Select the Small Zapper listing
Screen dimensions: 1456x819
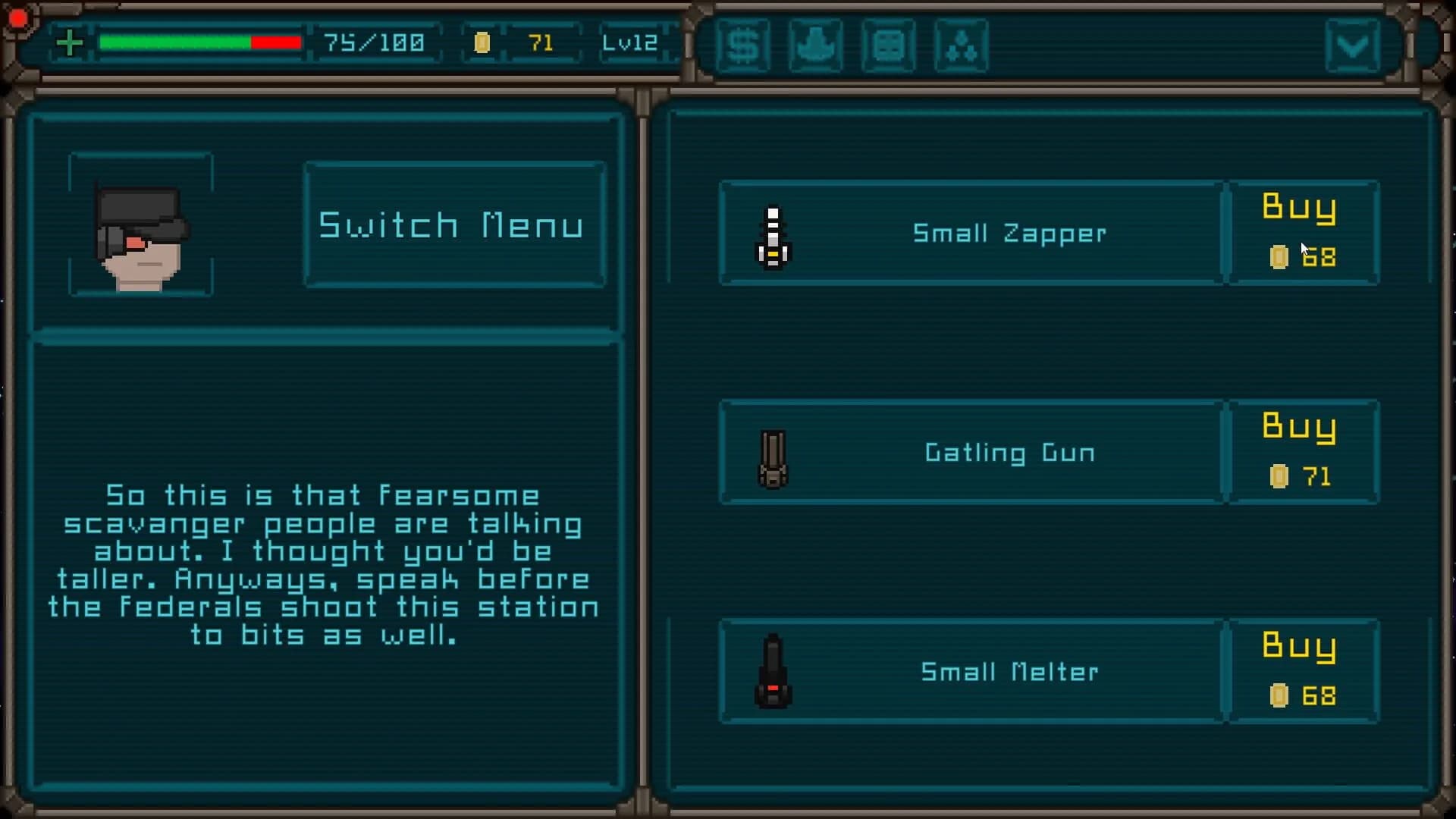[971, 234]
